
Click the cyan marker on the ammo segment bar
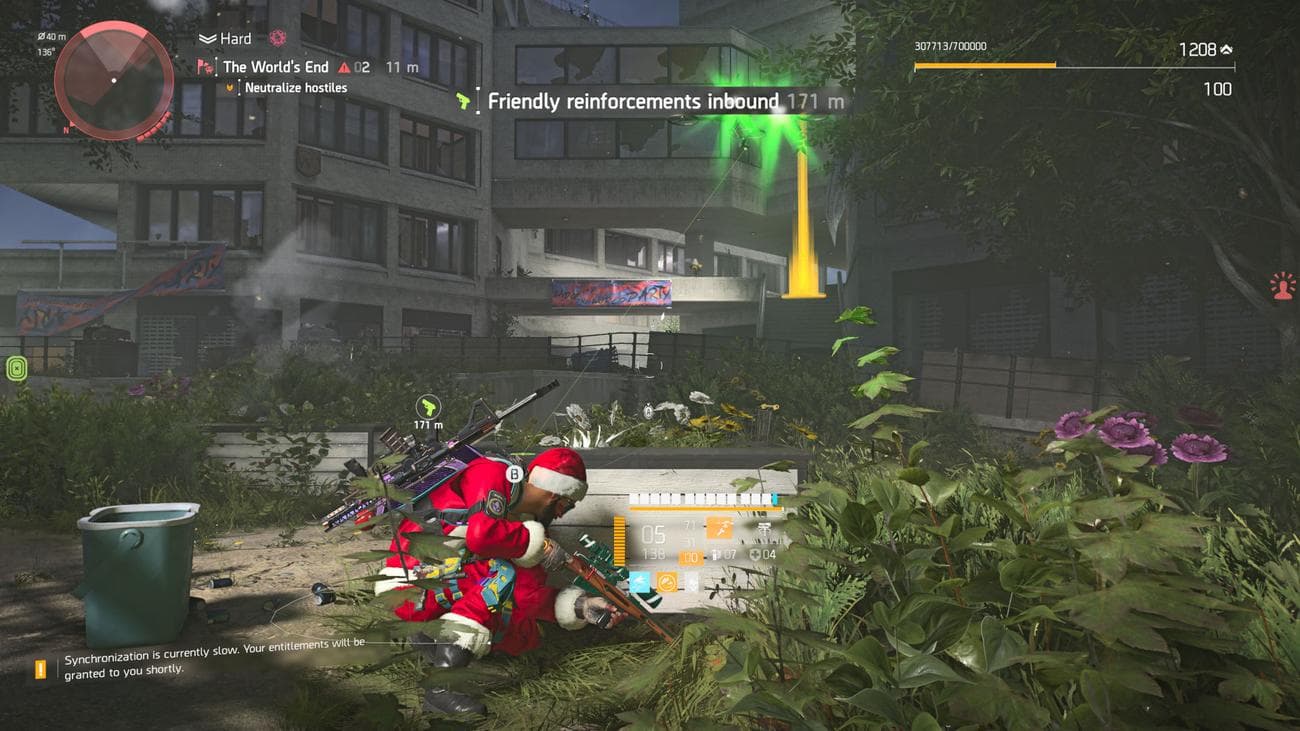774,497
